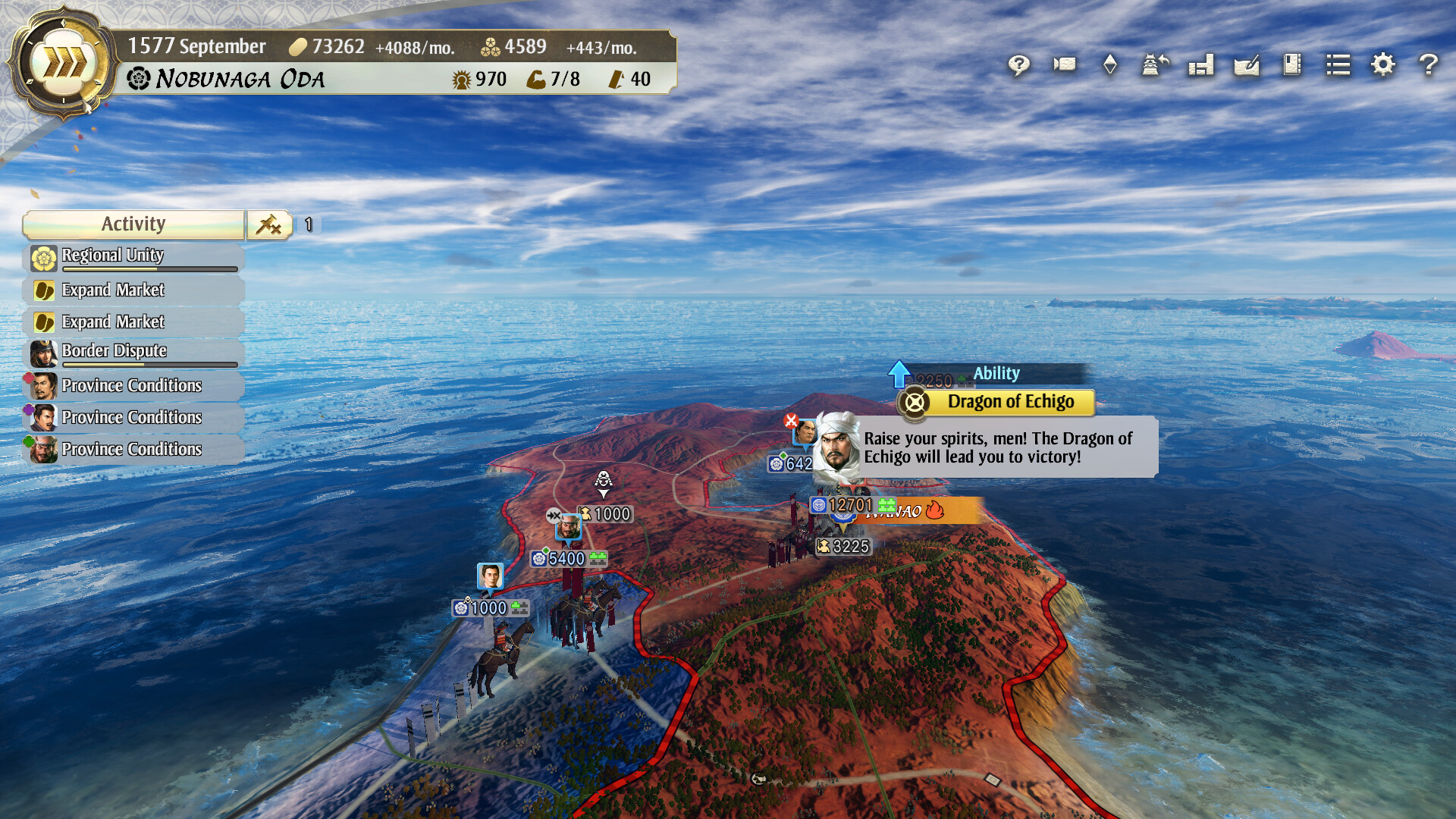The height and width of the screenshot is (819, 1456).
Task: Open the encyclopedia book icon
Action: 1291,66
